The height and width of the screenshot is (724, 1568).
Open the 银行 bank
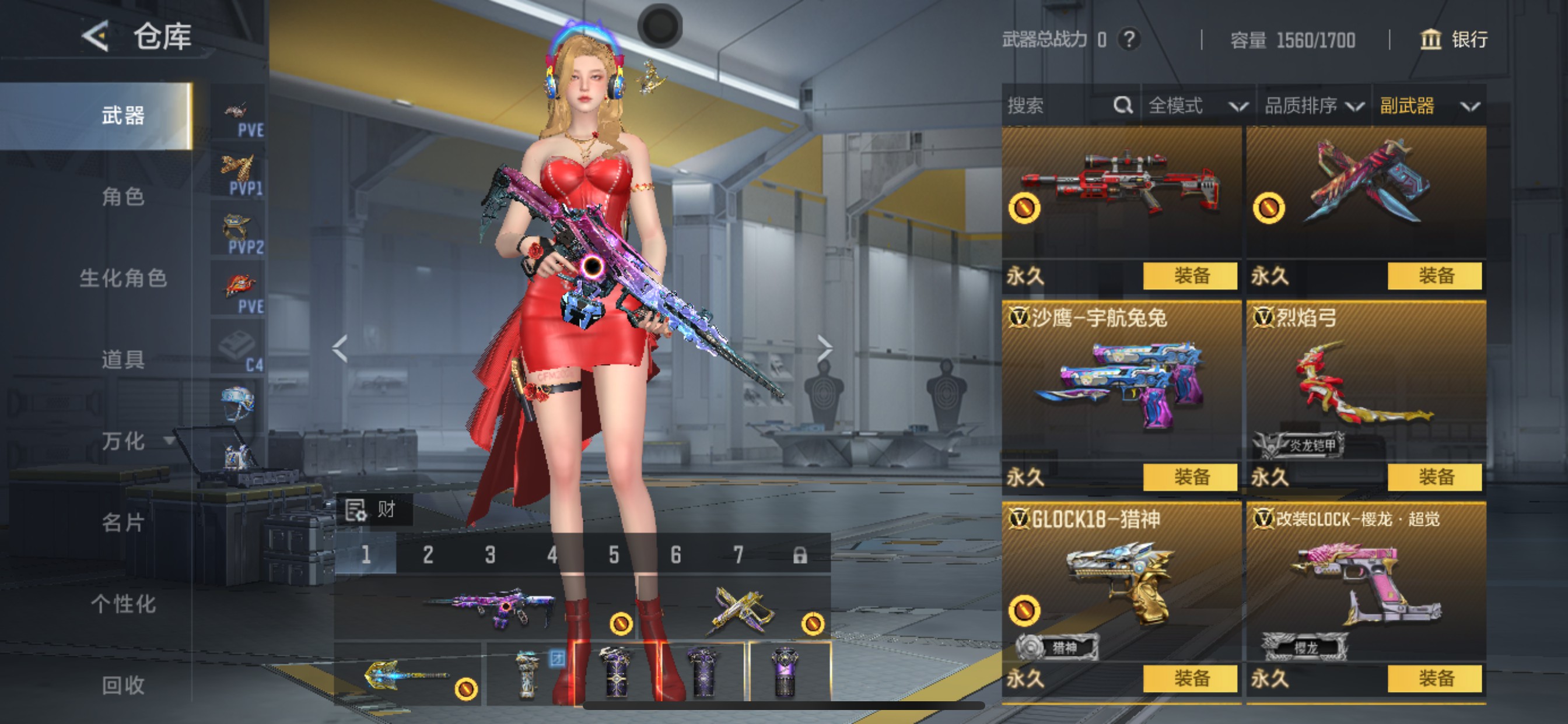coord(1454,40)
